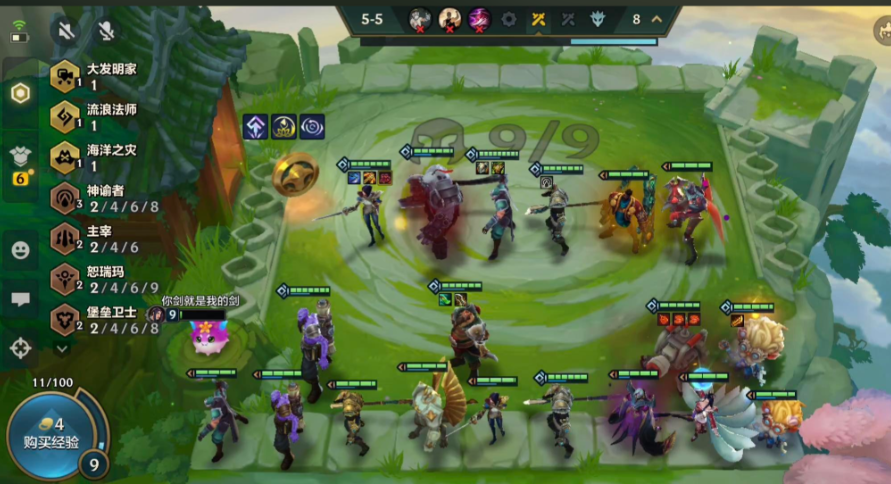Open the emote smiley face menu
This screenshot has height=484, width=891.
(x=20, y=250)
